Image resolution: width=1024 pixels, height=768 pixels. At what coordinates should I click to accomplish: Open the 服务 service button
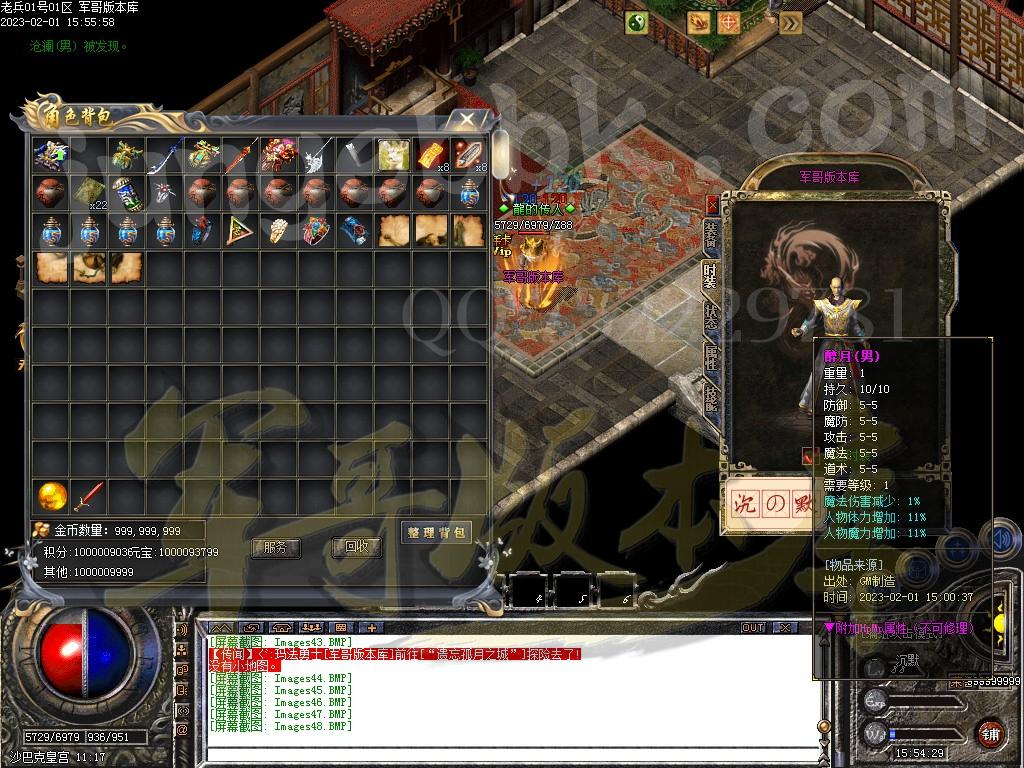point(276,548)
